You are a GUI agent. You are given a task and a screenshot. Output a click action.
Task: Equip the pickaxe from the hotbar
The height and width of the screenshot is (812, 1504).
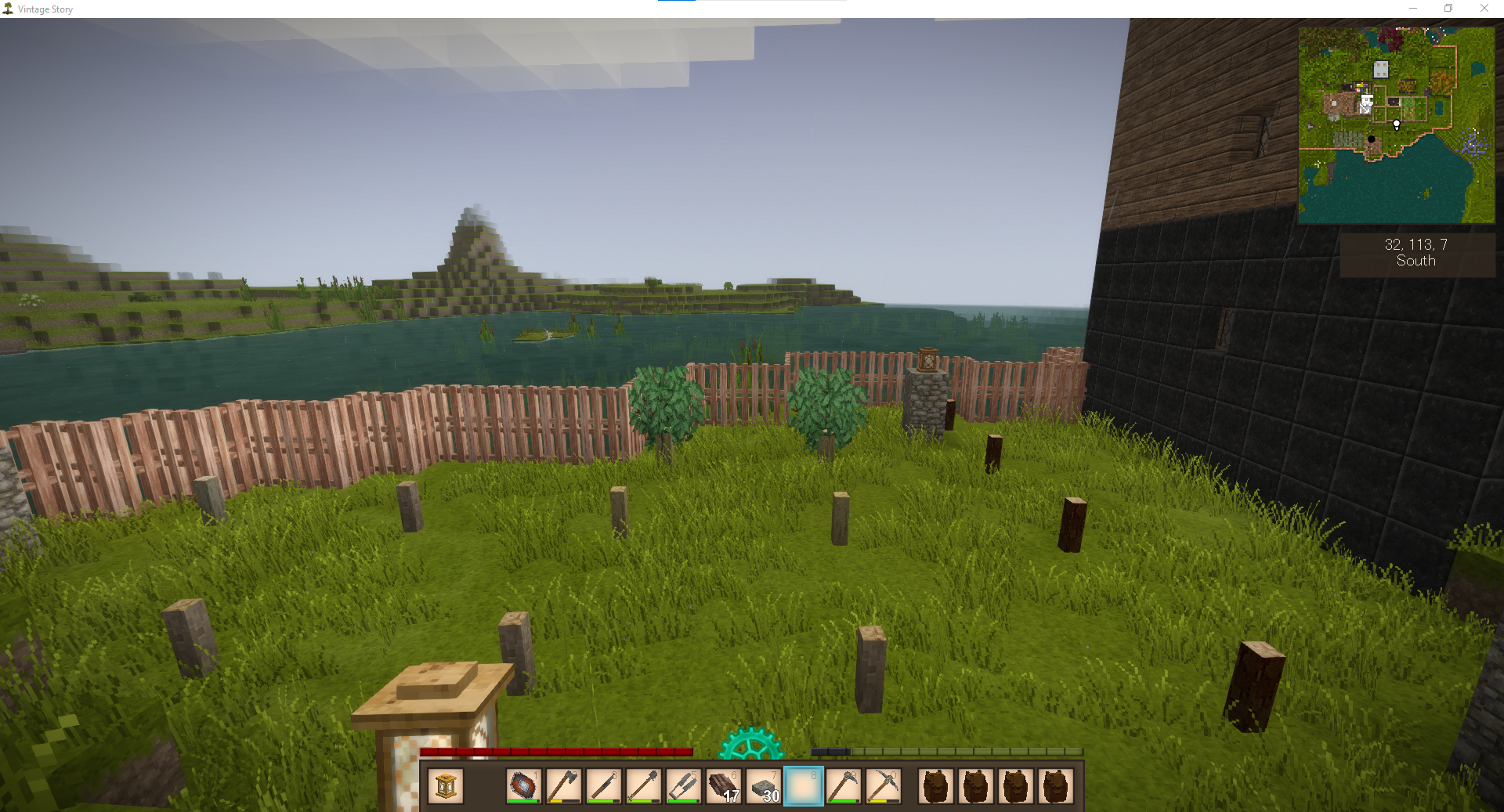pyautogui.click(x=883, y=786)
